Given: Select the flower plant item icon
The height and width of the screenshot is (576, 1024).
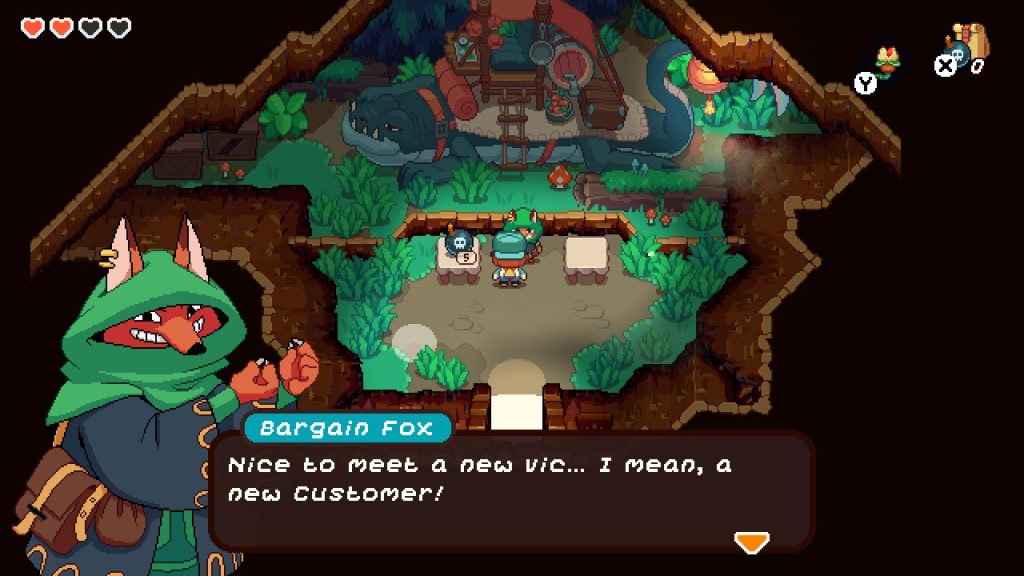Looking at the screenshot, I should point(886,61).
